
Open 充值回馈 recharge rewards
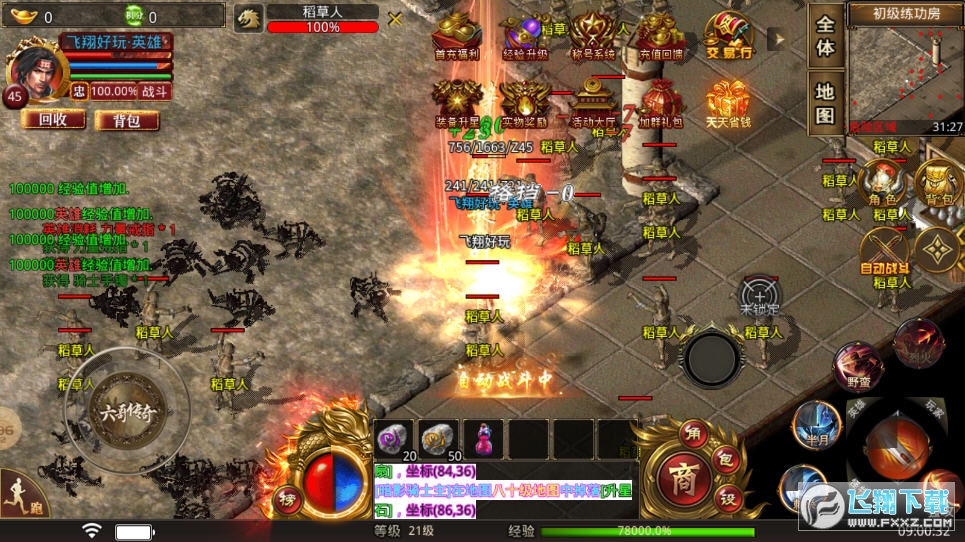tap(661, 37)
